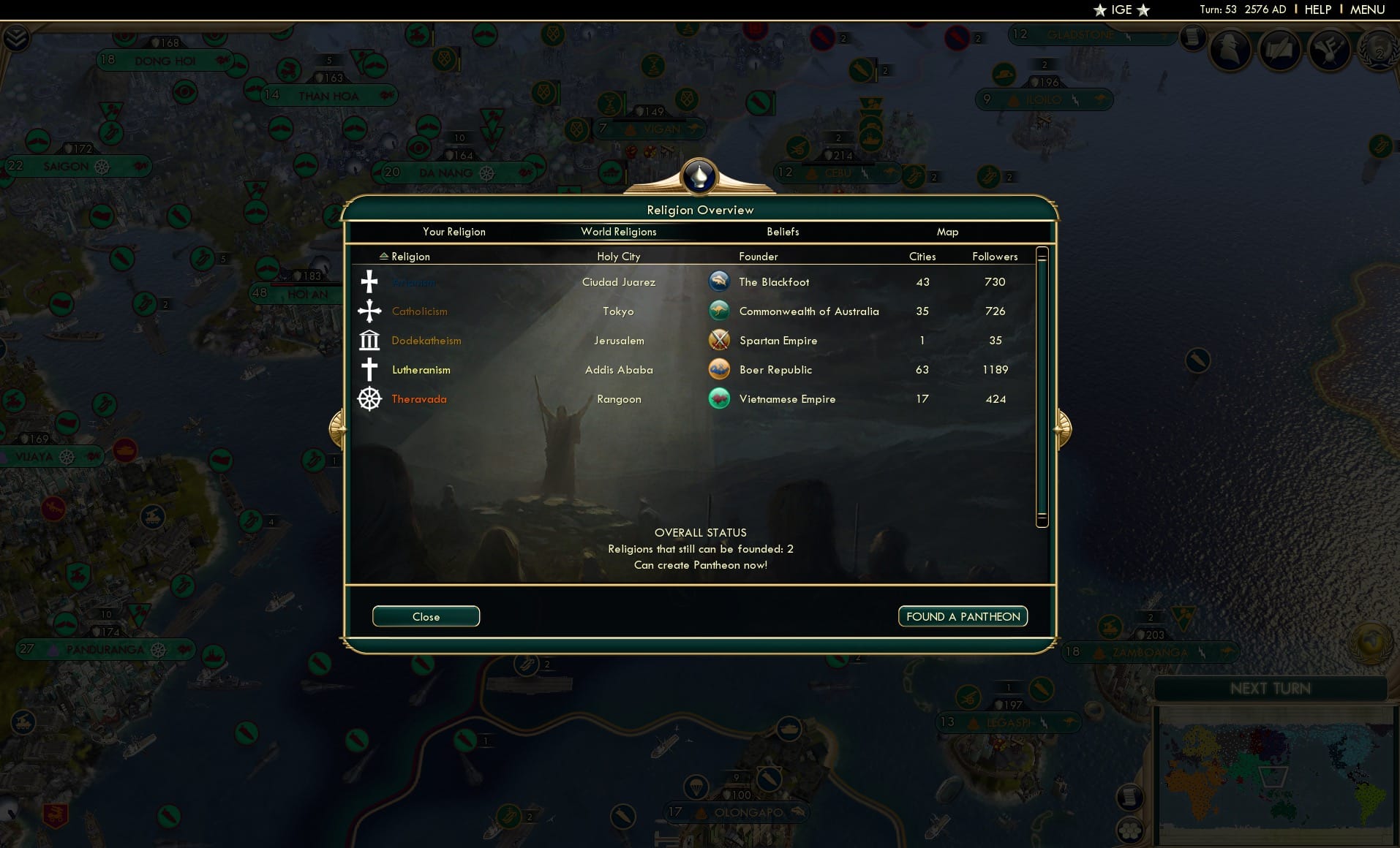Switch to the Map tab
1400x848 pixels.
pos(947,232)
